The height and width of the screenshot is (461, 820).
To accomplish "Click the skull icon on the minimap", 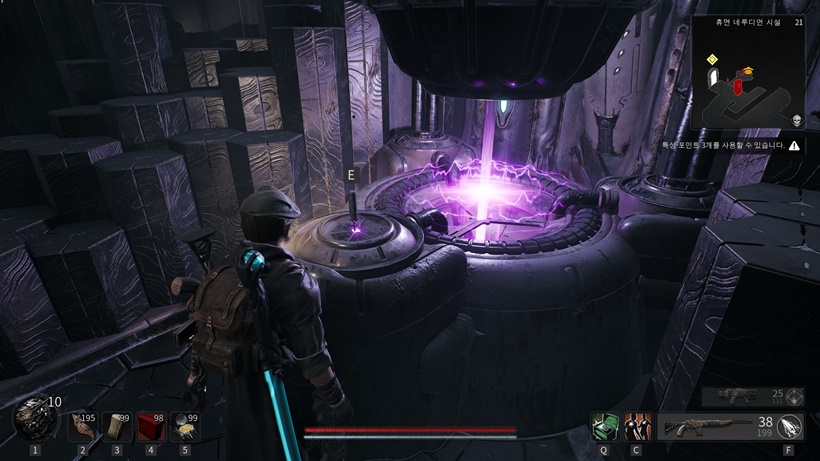I will coord(797,121).
